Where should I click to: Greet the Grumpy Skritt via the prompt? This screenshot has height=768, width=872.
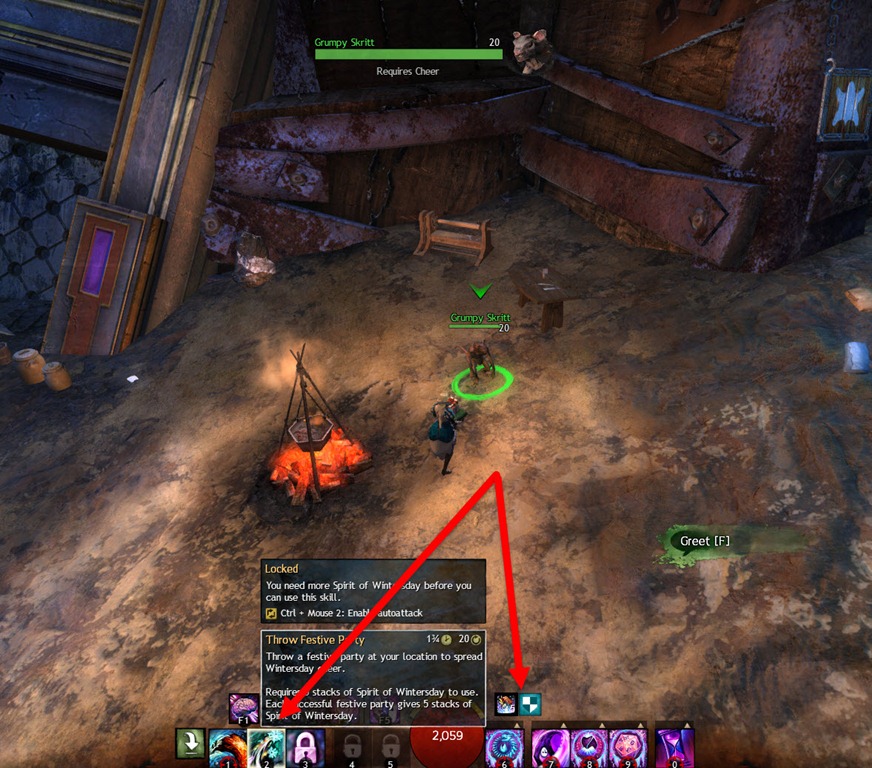pos(705,541)
